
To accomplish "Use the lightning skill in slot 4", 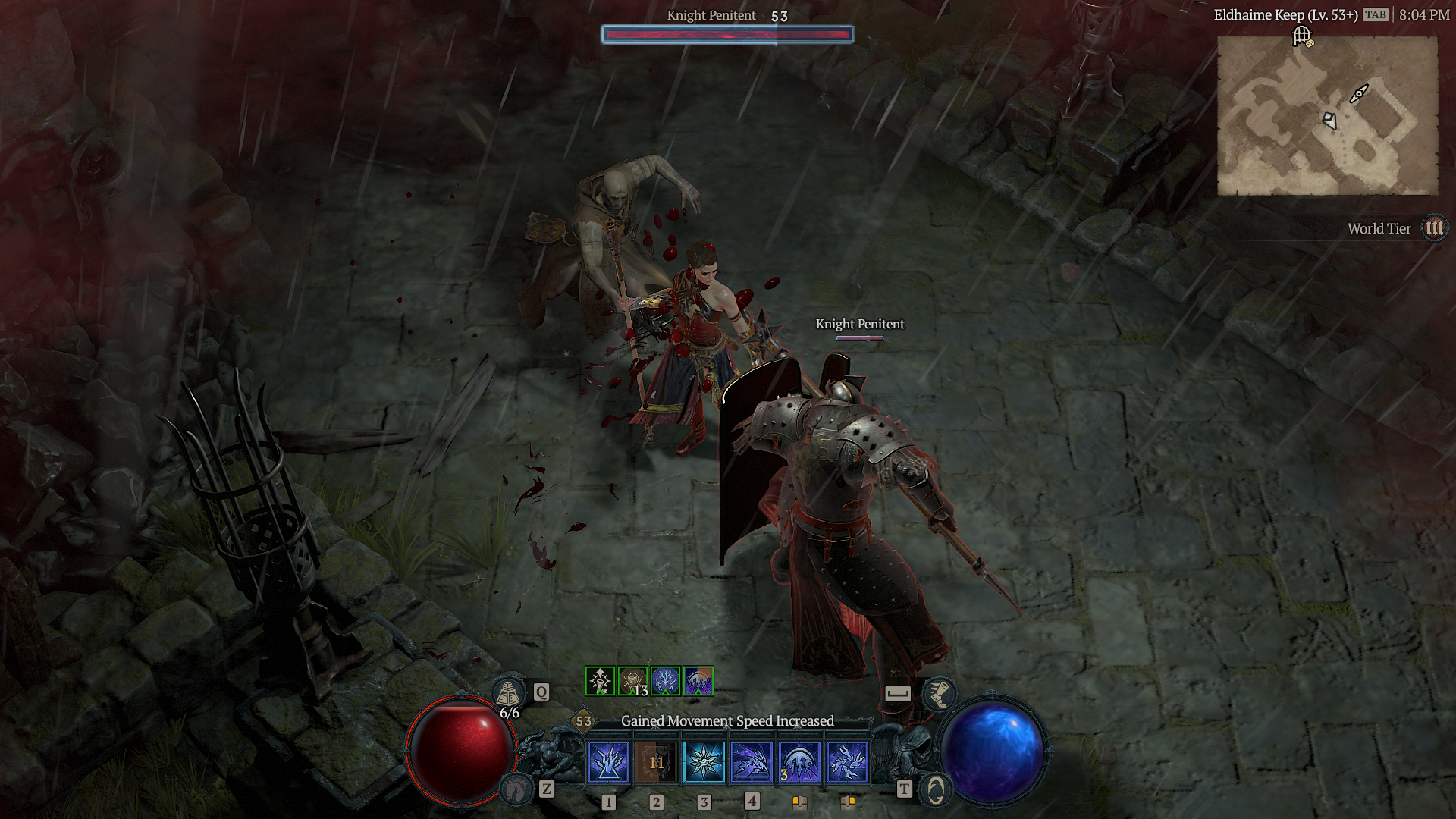I will [x=752, y=761].
